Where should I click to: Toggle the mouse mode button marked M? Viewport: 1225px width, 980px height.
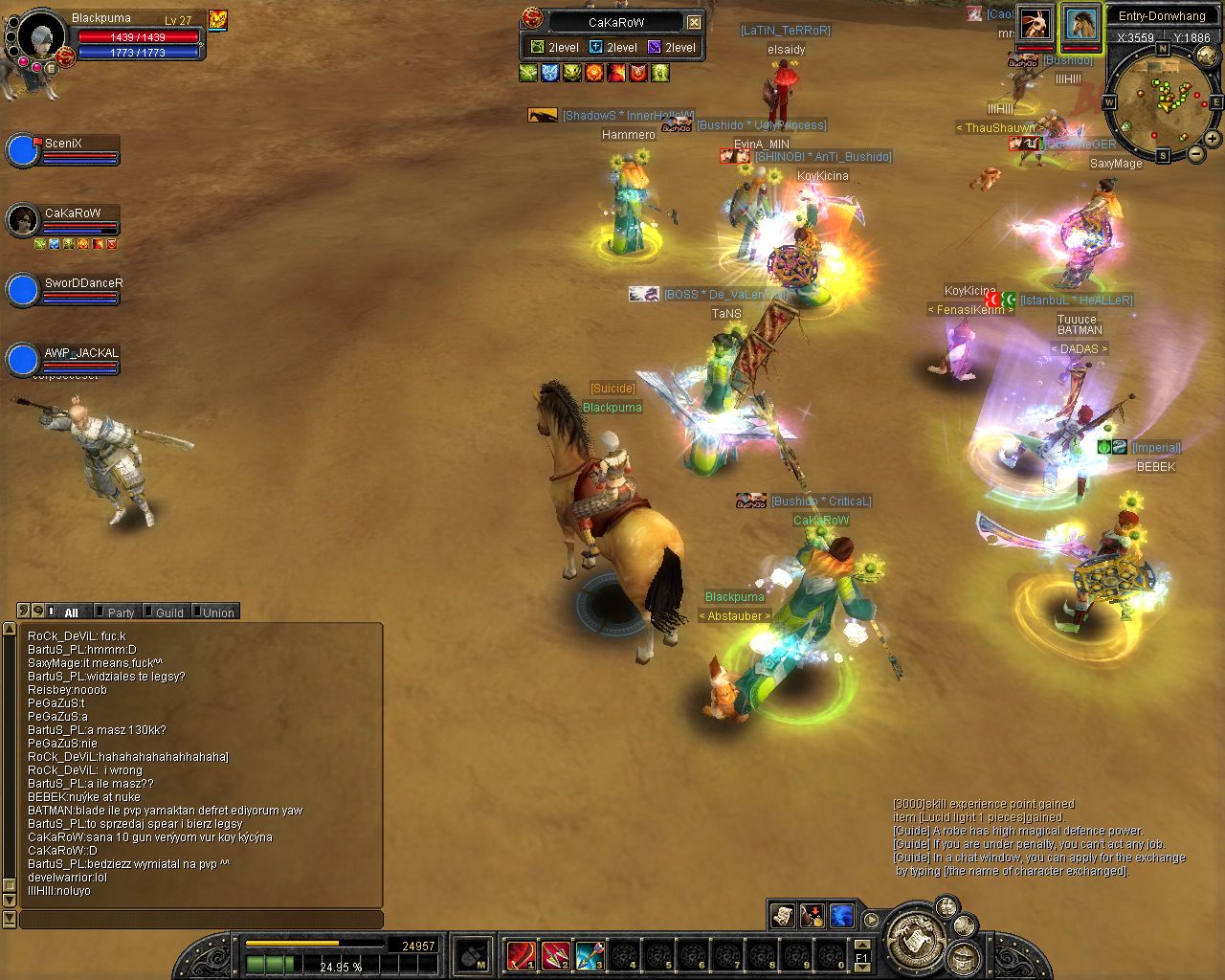472,955
